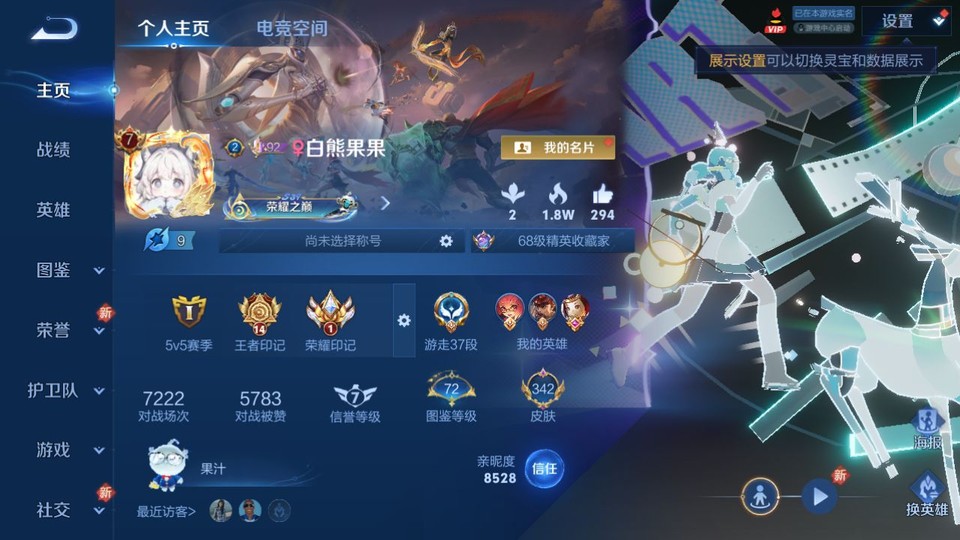This screenshot has width=960, height=540.
Task: Switch to the 电竞空间 tab
Action: click(x=292, y=28)
